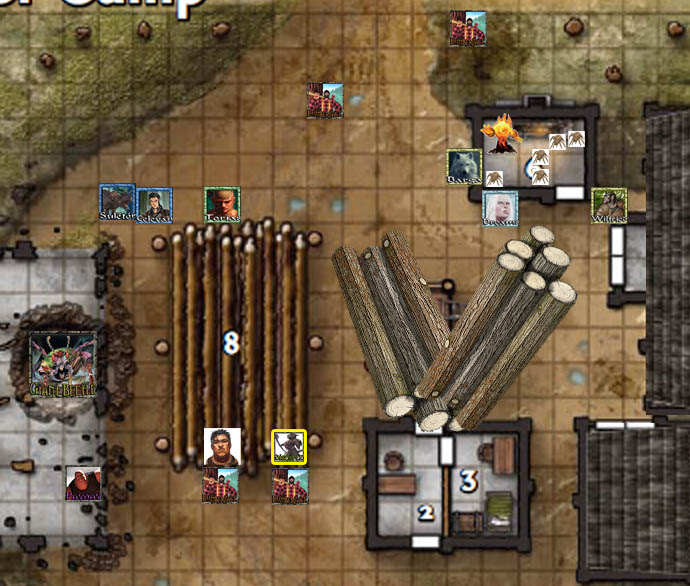Select the dark-haired man portrait token
This screenshot has height=586, width=690.
[x=221, y=447]
